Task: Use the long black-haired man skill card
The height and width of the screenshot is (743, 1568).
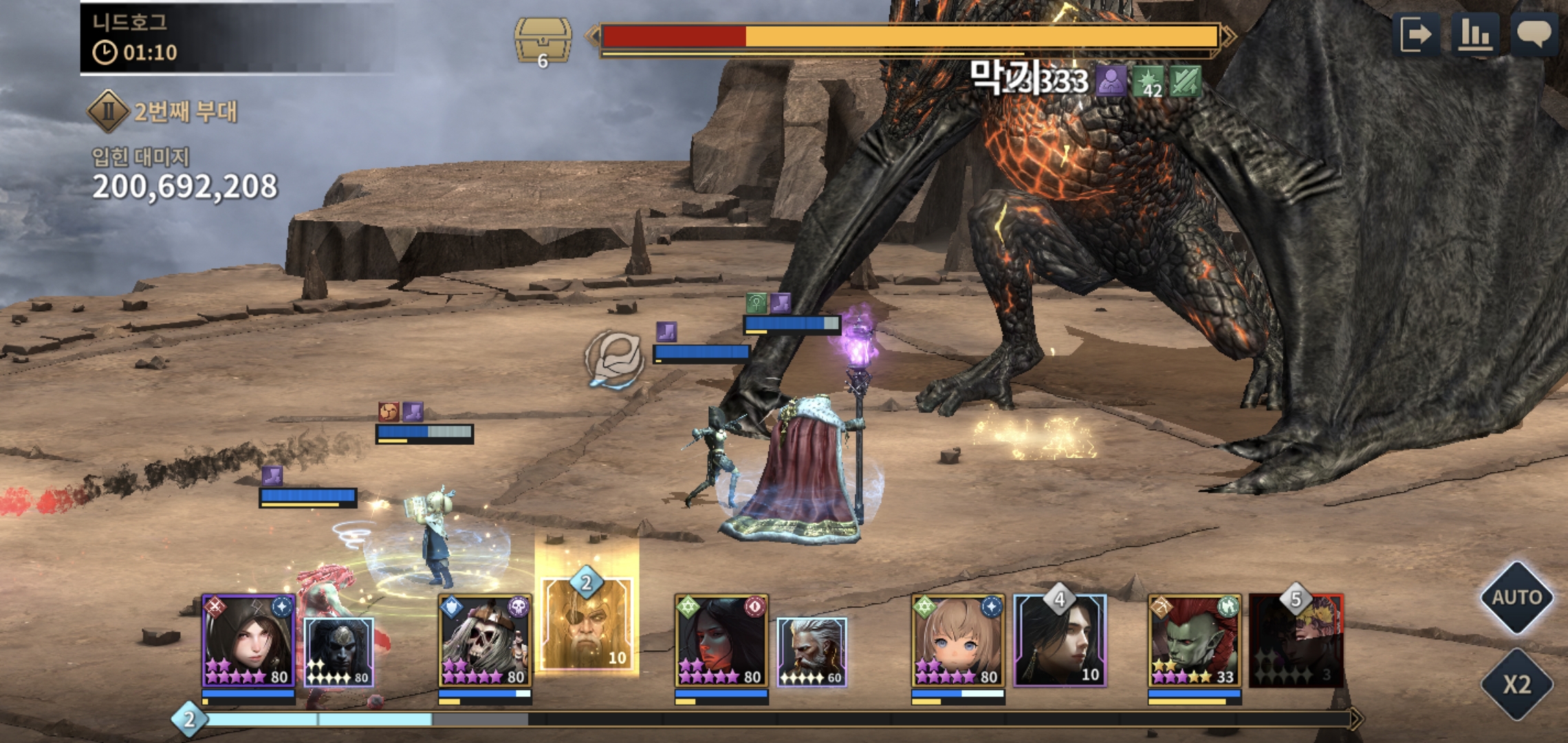Action: 1060,641
